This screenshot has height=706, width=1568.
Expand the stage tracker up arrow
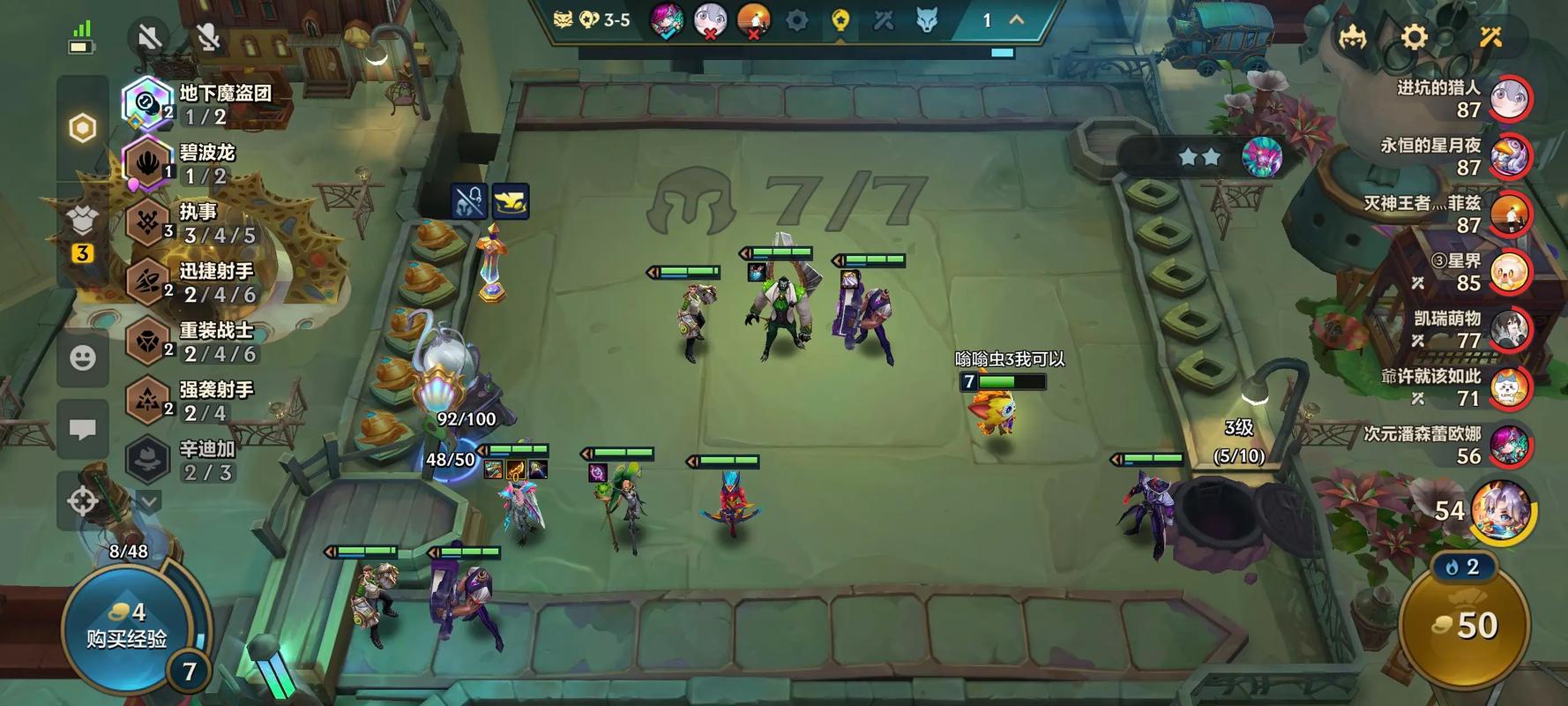click(1017, 20)
